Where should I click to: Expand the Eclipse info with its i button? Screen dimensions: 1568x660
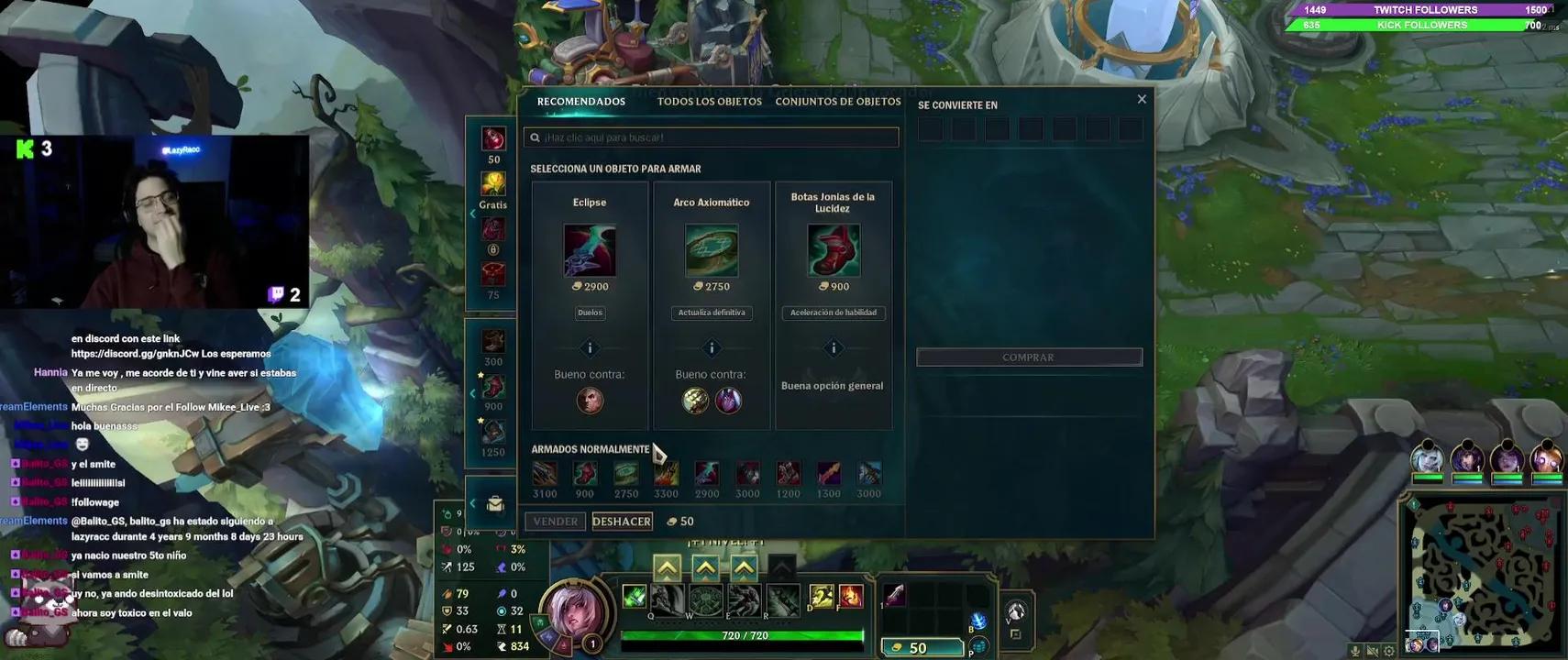[x=590, y=347]
